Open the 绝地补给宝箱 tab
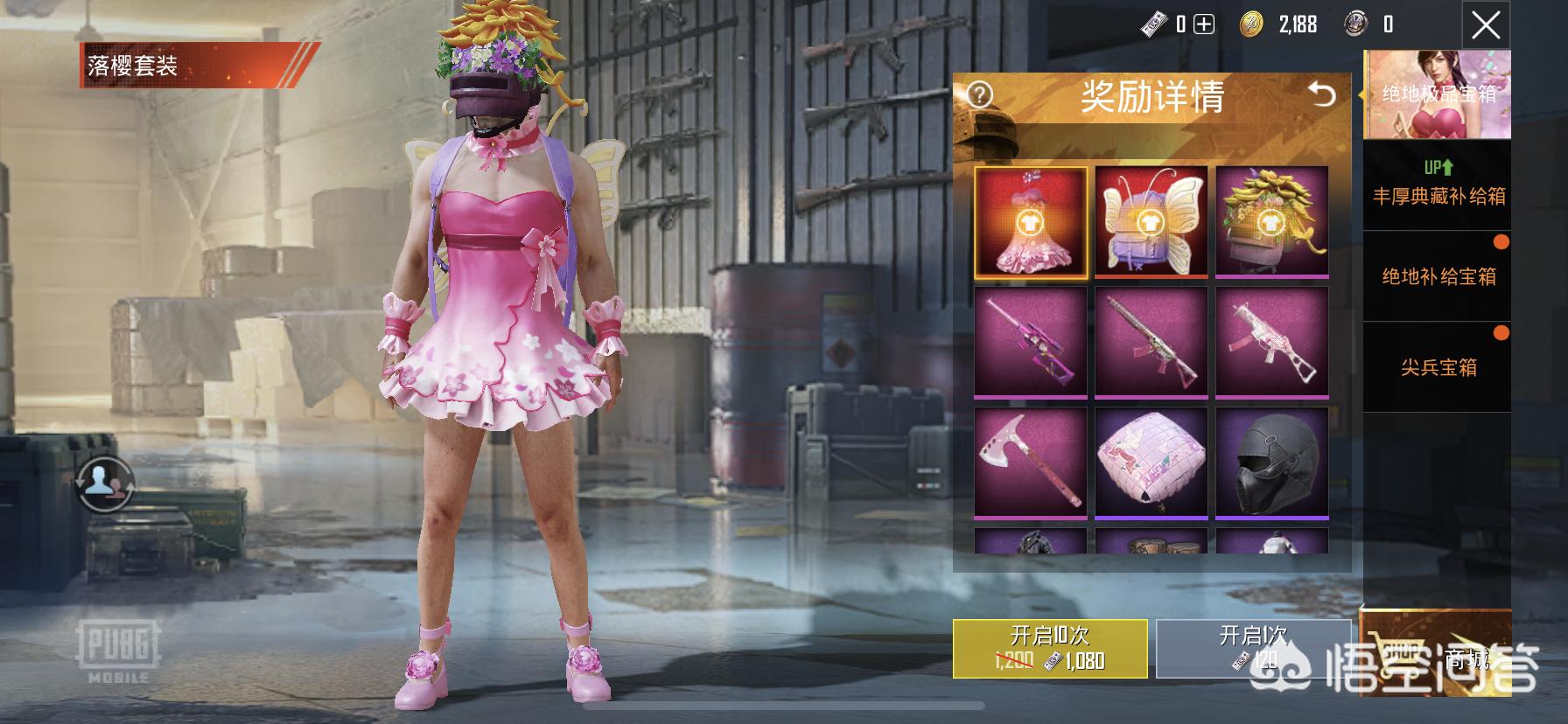 [x=1438, y=276]
